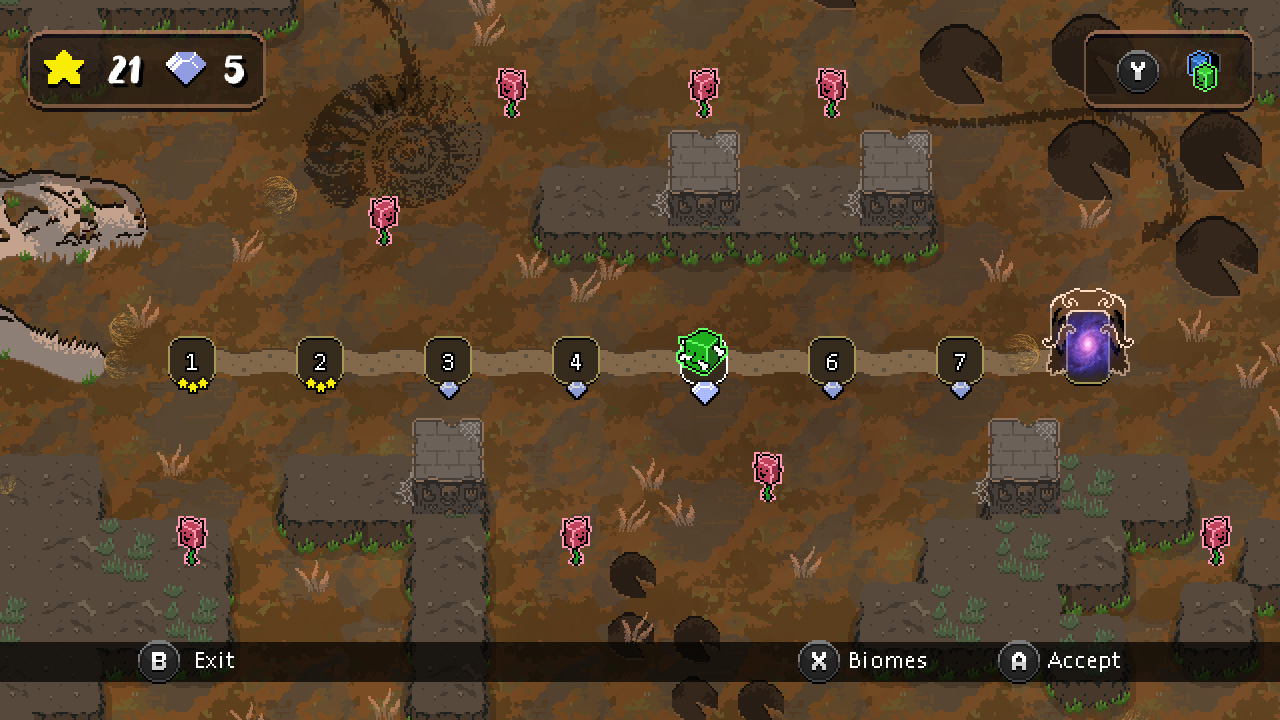
Task: Select level 7 node on the level path
Action: pyautogui.click(x=960, y=360)
